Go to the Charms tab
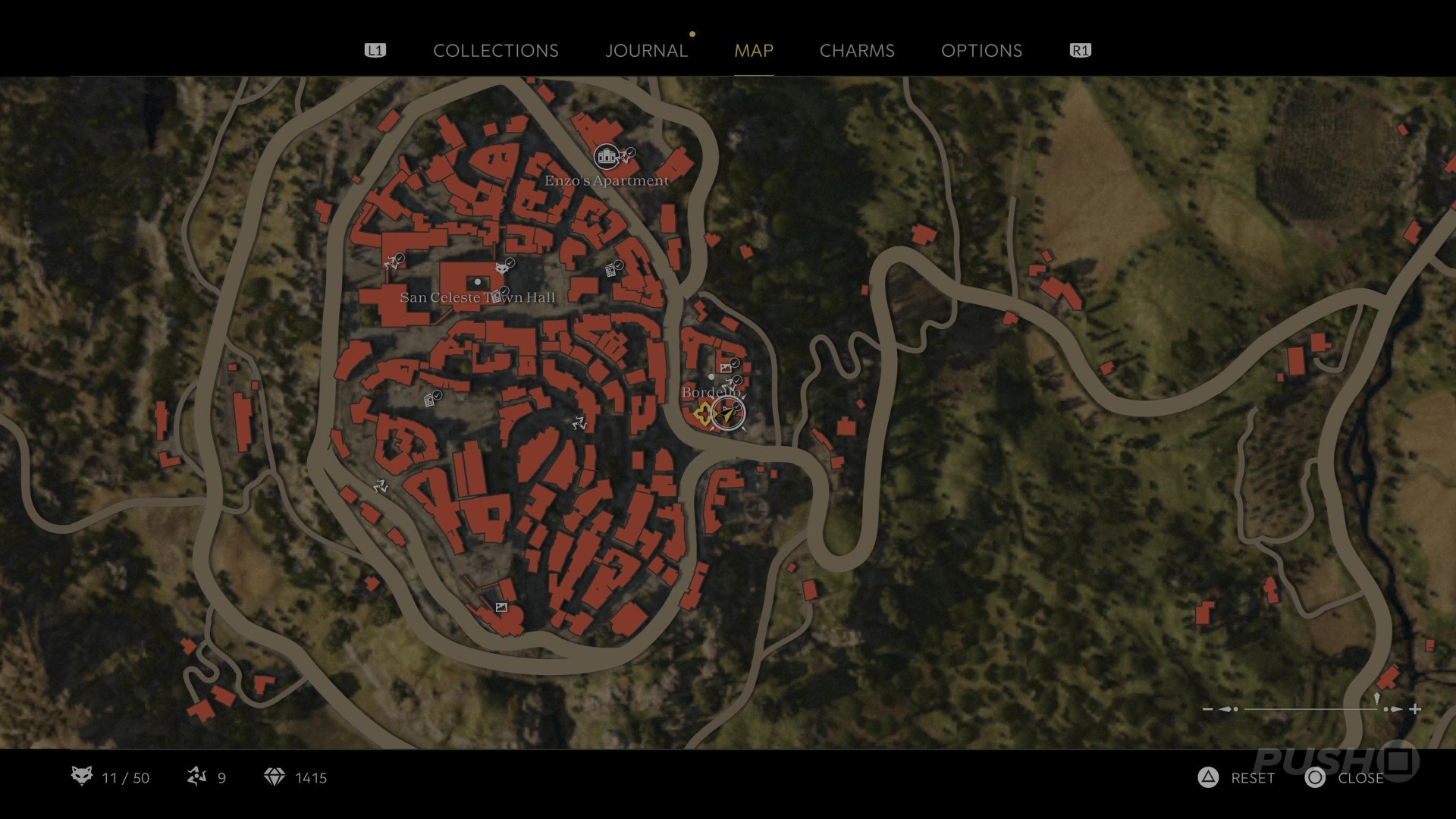The width and height of the screenshot is (1456, 819). pyautogui.click(x=857, y=51)
